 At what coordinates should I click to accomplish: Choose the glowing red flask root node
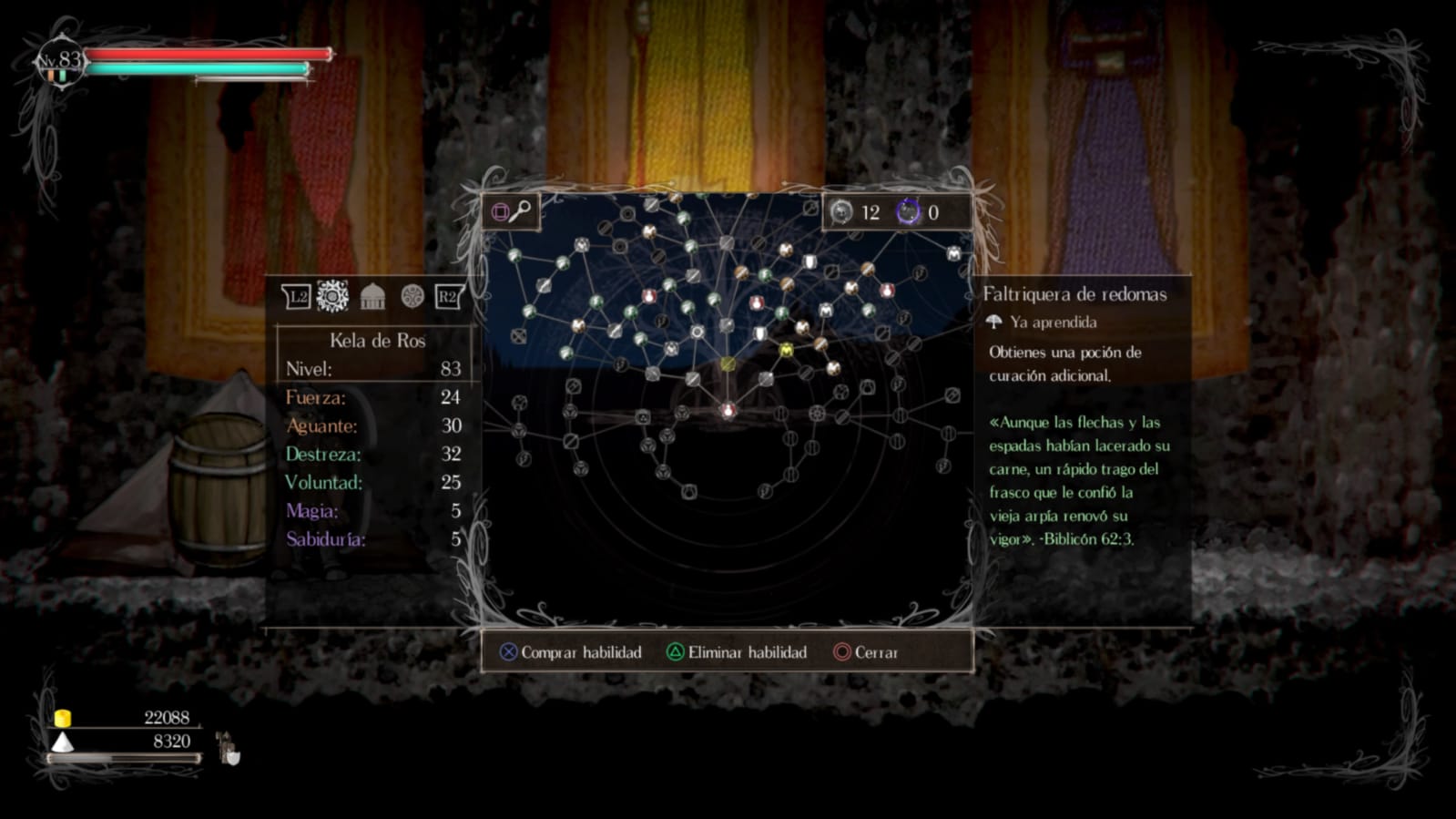(728, 411)
